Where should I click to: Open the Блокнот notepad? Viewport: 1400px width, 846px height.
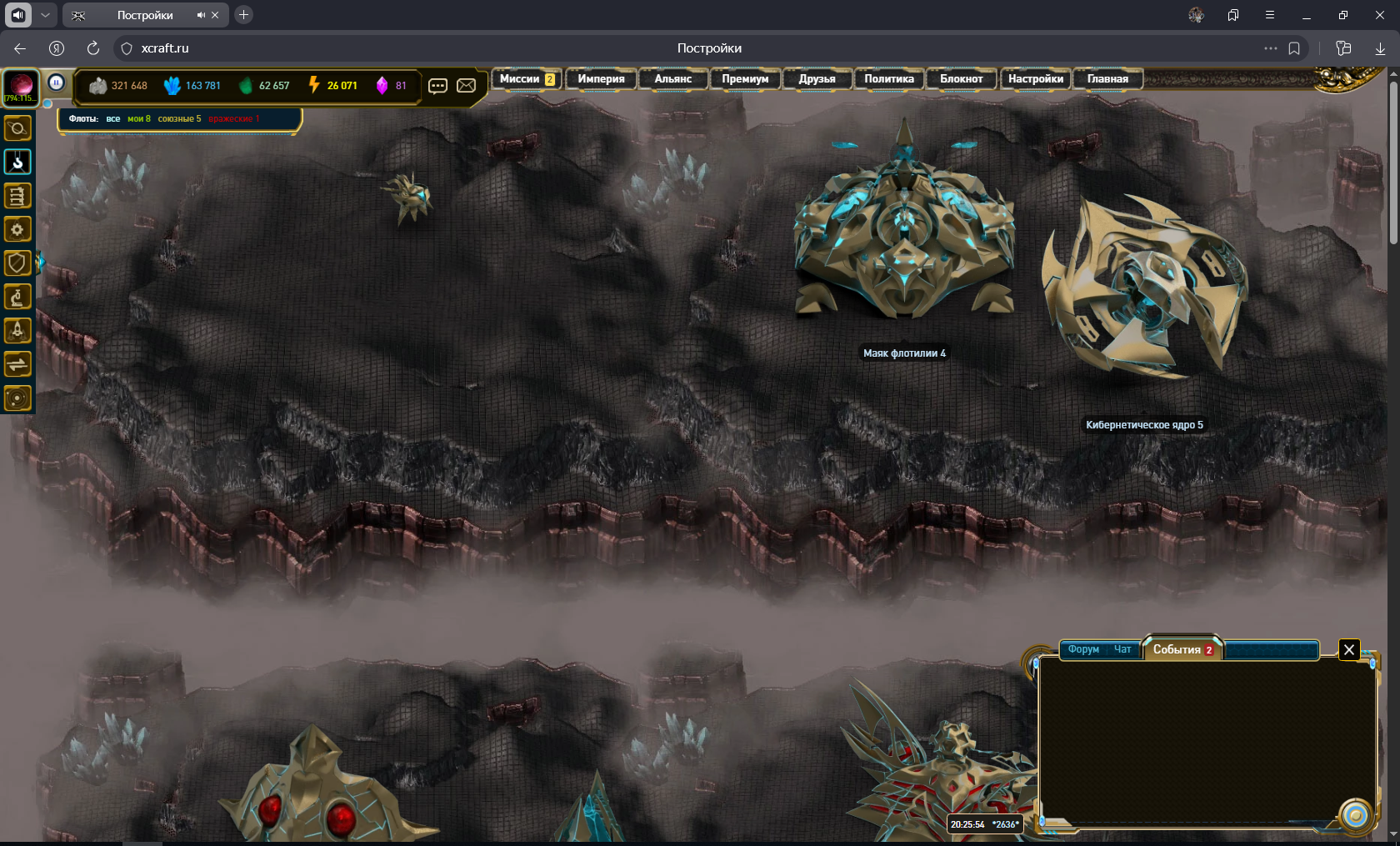pos(961,79)
